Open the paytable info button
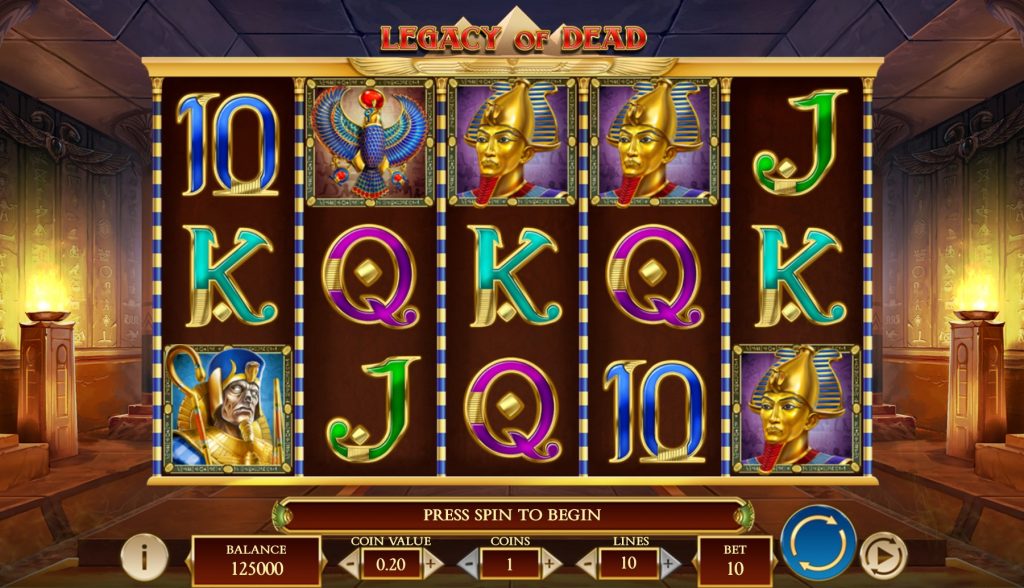This screenshot has height=588, width=1024. pyautogui.click(x=144, y=557)
